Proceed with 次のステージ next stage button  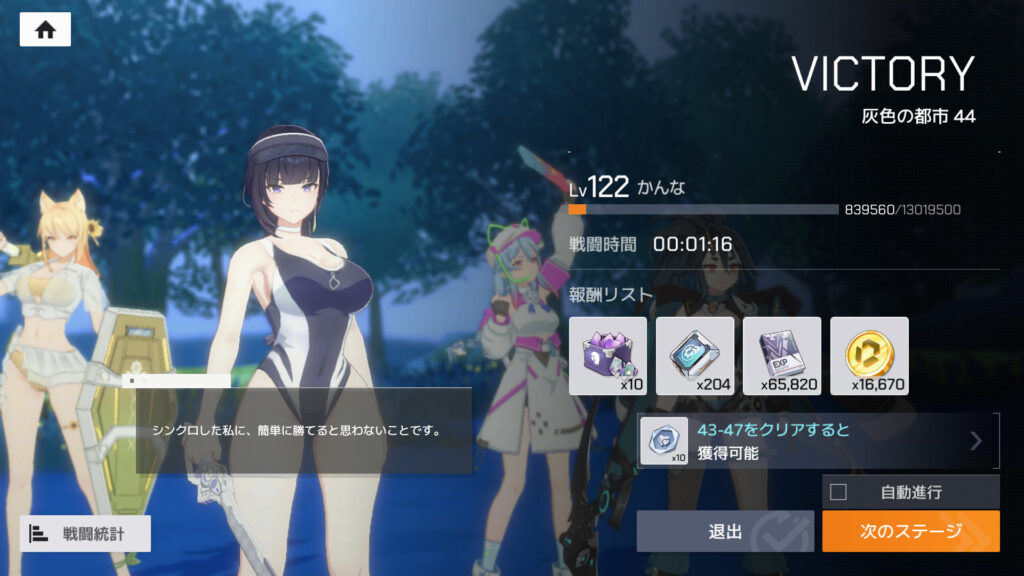910,532
